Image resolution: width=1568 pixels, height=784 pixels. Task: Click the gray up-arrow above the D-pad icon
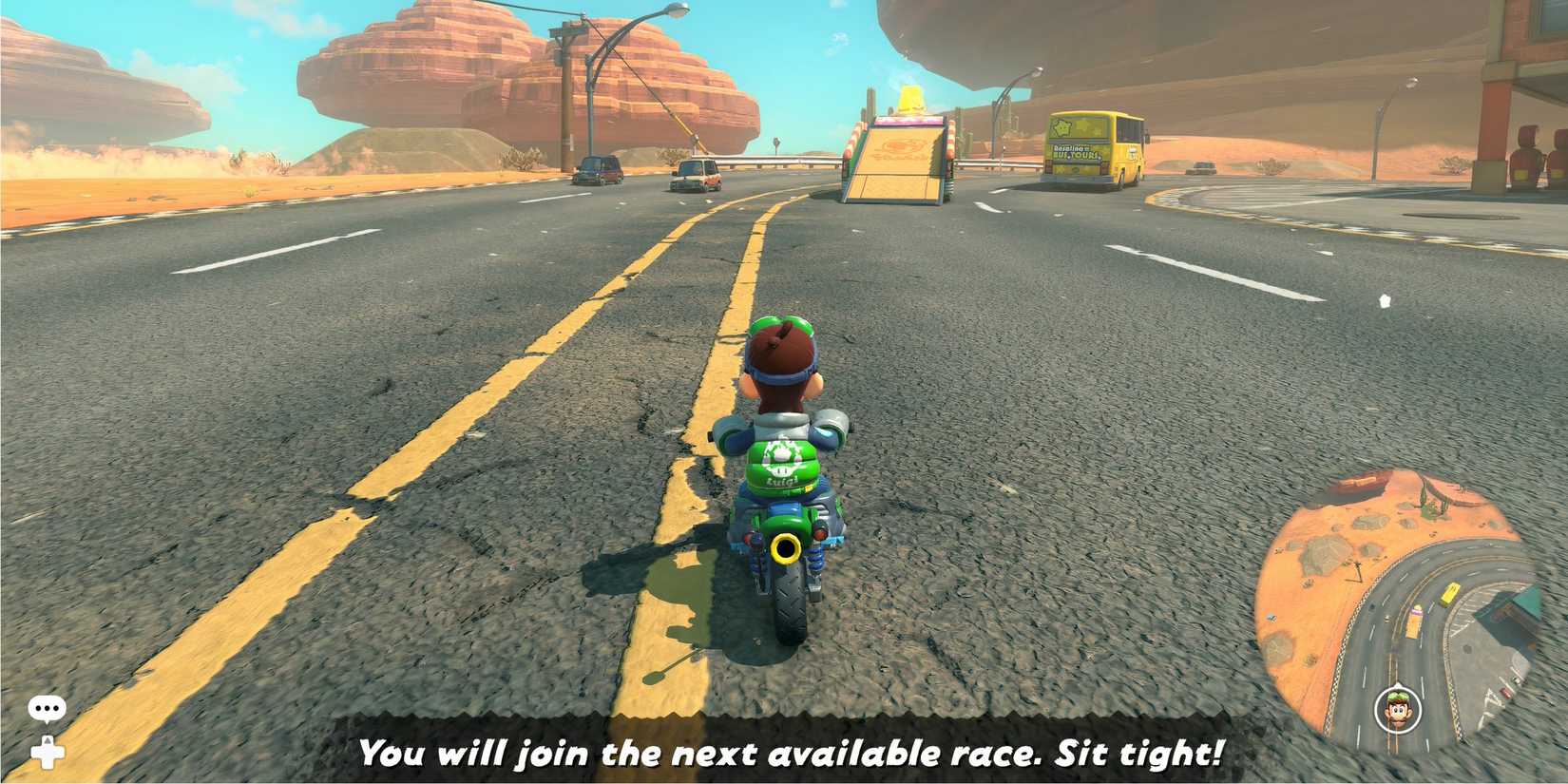tap(47, 740)
